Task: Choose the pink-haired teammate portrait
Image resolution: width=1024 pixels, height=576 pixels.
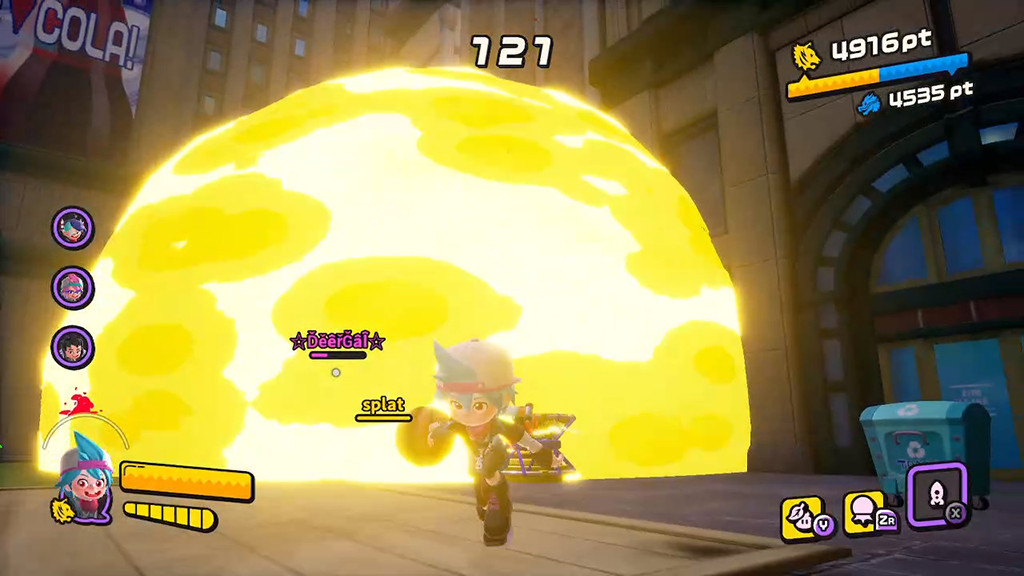Action: point(73,288)
